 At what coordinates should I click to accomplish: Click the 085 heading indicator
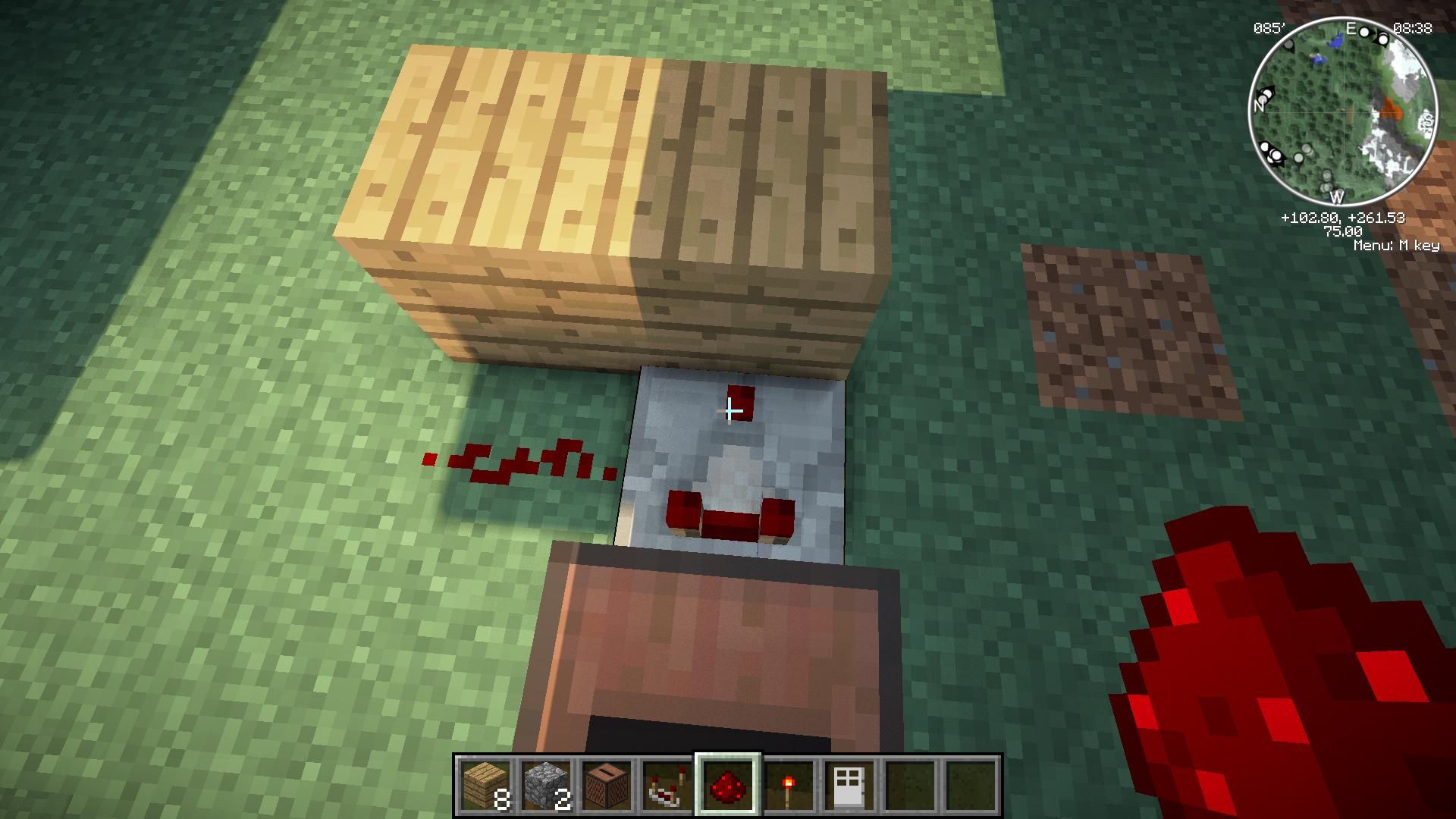pos(1270,27)
